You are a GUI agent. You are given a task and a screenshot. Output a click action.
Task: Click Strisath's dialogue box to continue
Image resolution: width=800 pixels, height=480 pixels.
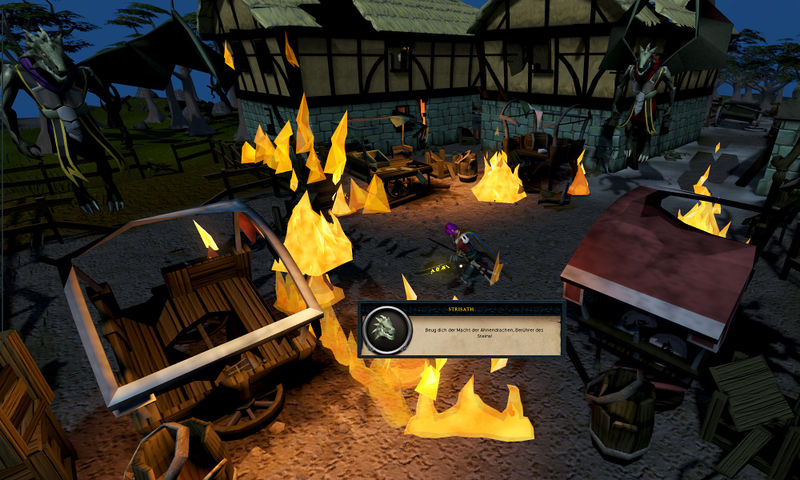point(461,330)
